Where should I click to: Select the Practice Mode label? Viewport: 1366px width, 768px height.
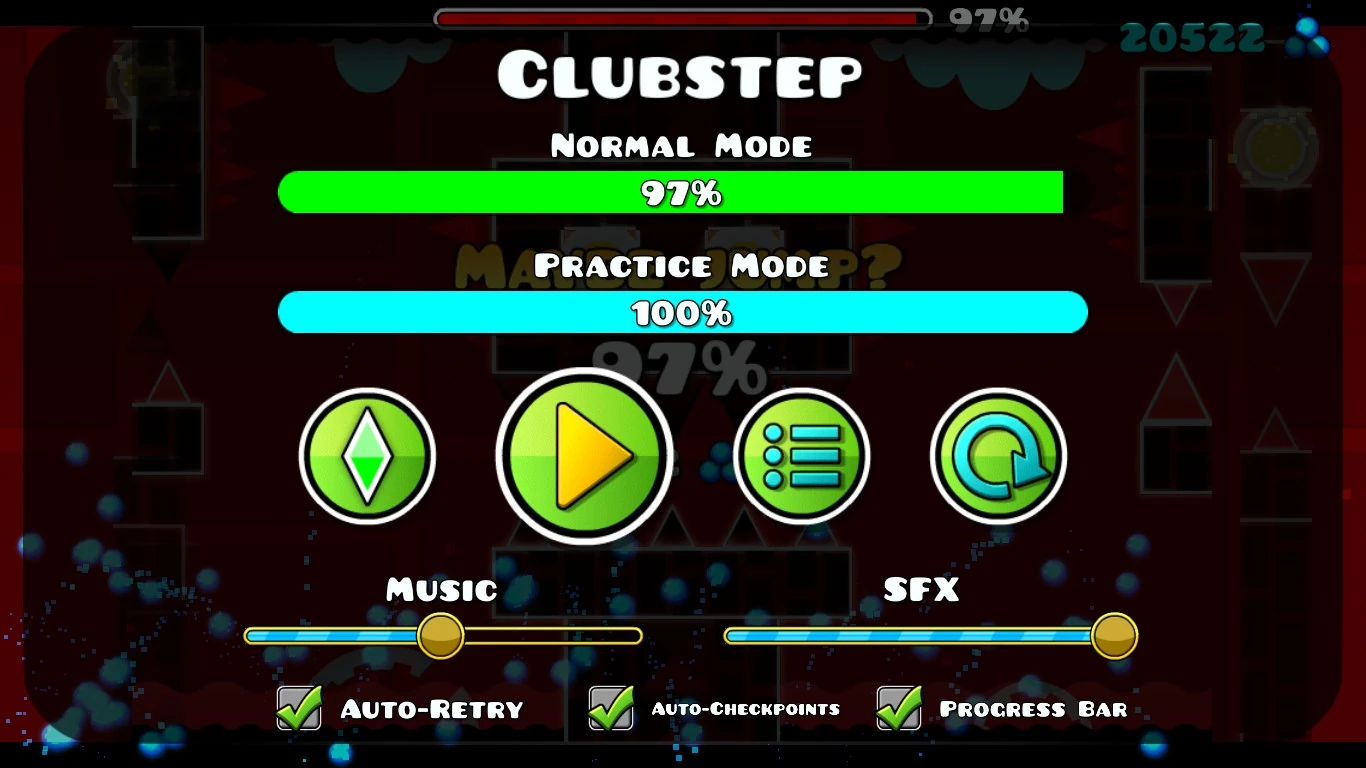681,266
